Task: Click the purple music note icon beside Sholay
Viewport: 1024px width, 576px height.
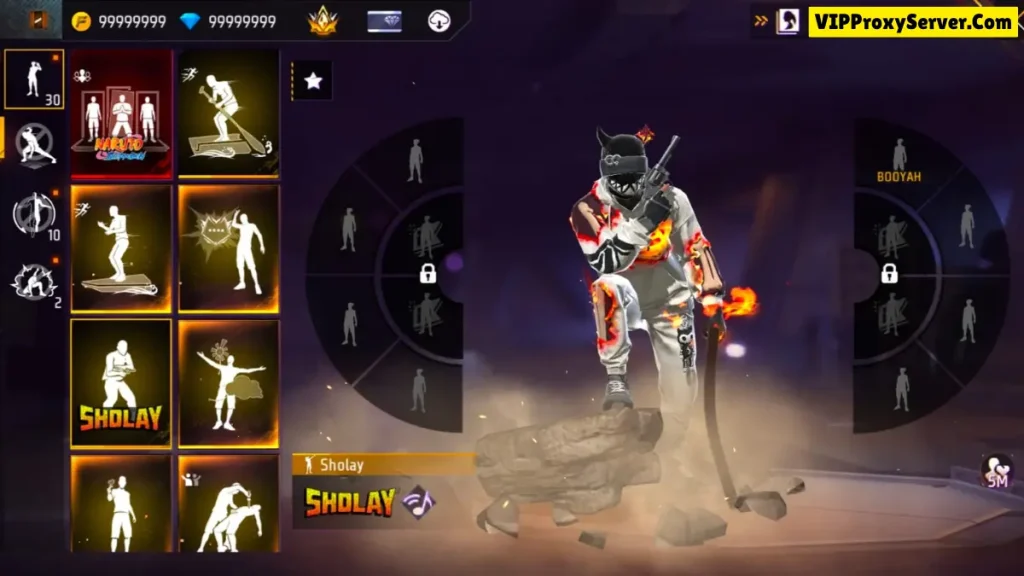Action: pos(418,501)
